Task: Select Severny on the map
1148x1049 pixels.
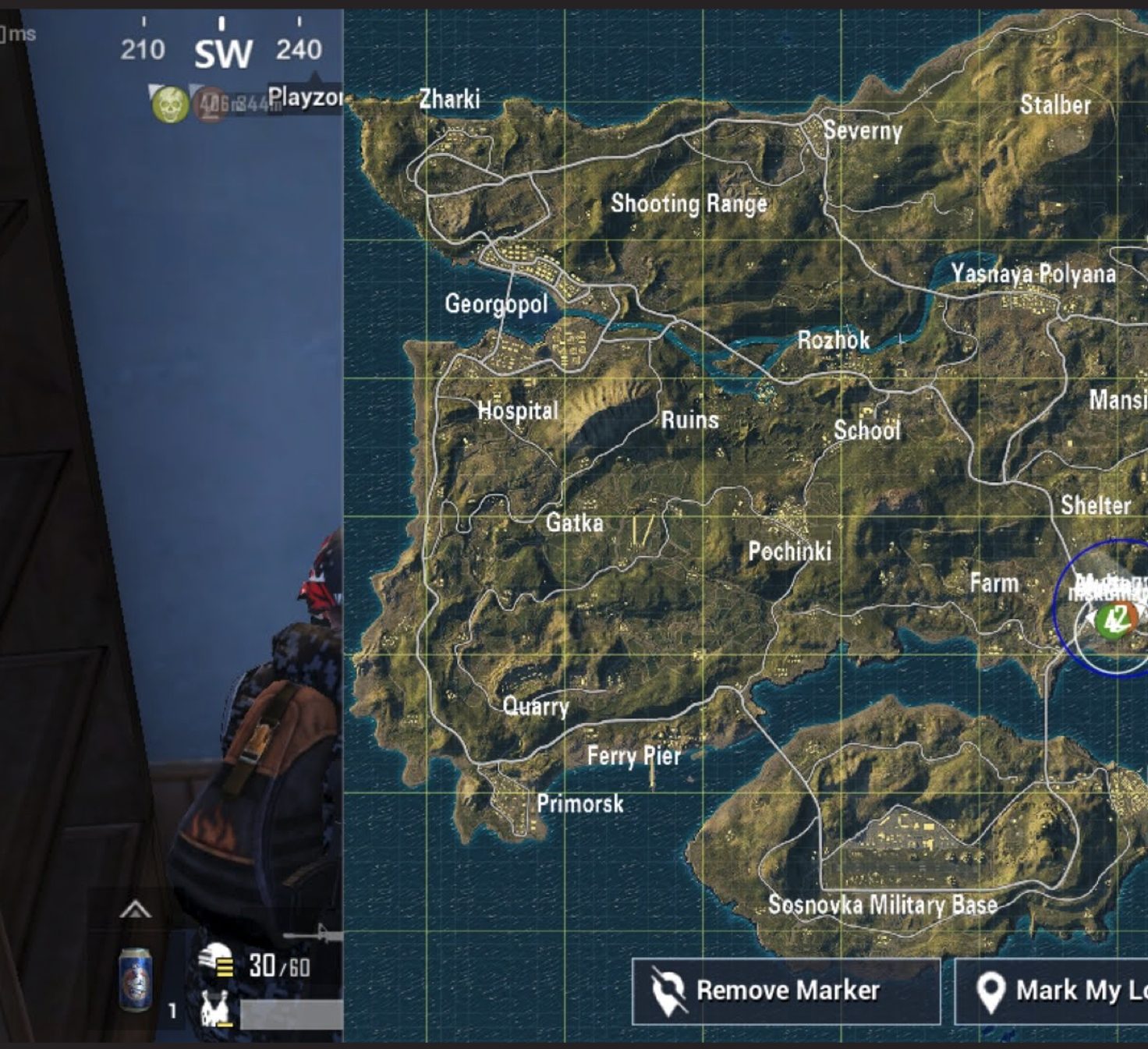Action: 862,130
